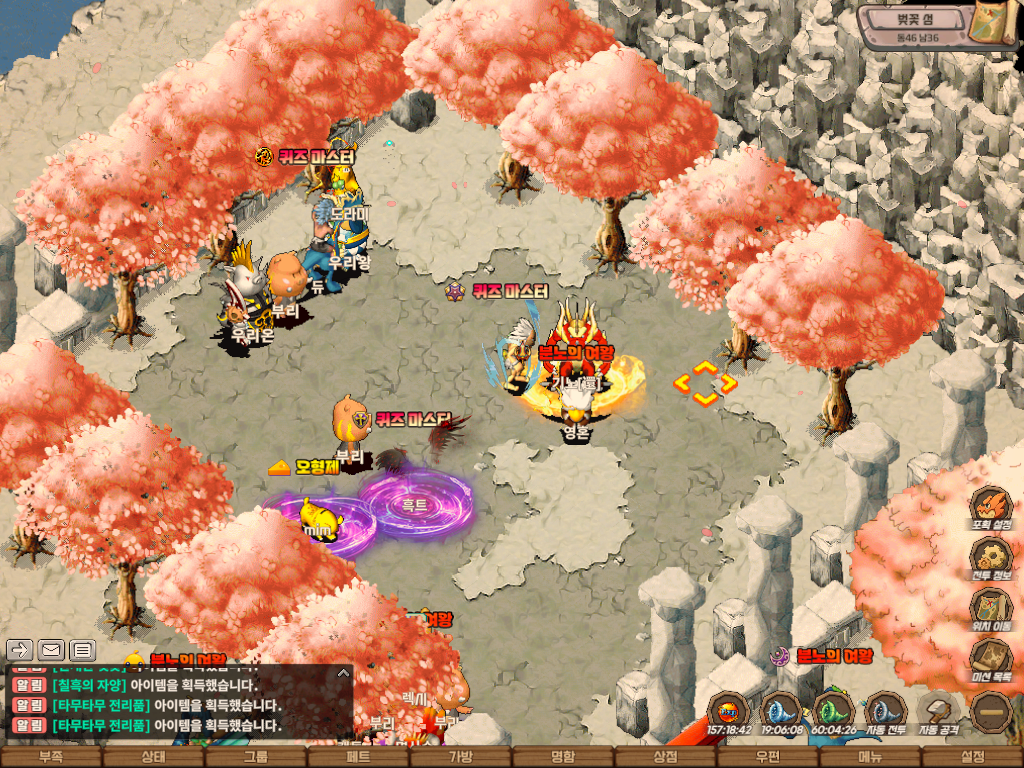Image resolution: width=1024 pixels, height=768 pixels.
Task: Collapse the side icons with minus button
Action: click(991, 713)
